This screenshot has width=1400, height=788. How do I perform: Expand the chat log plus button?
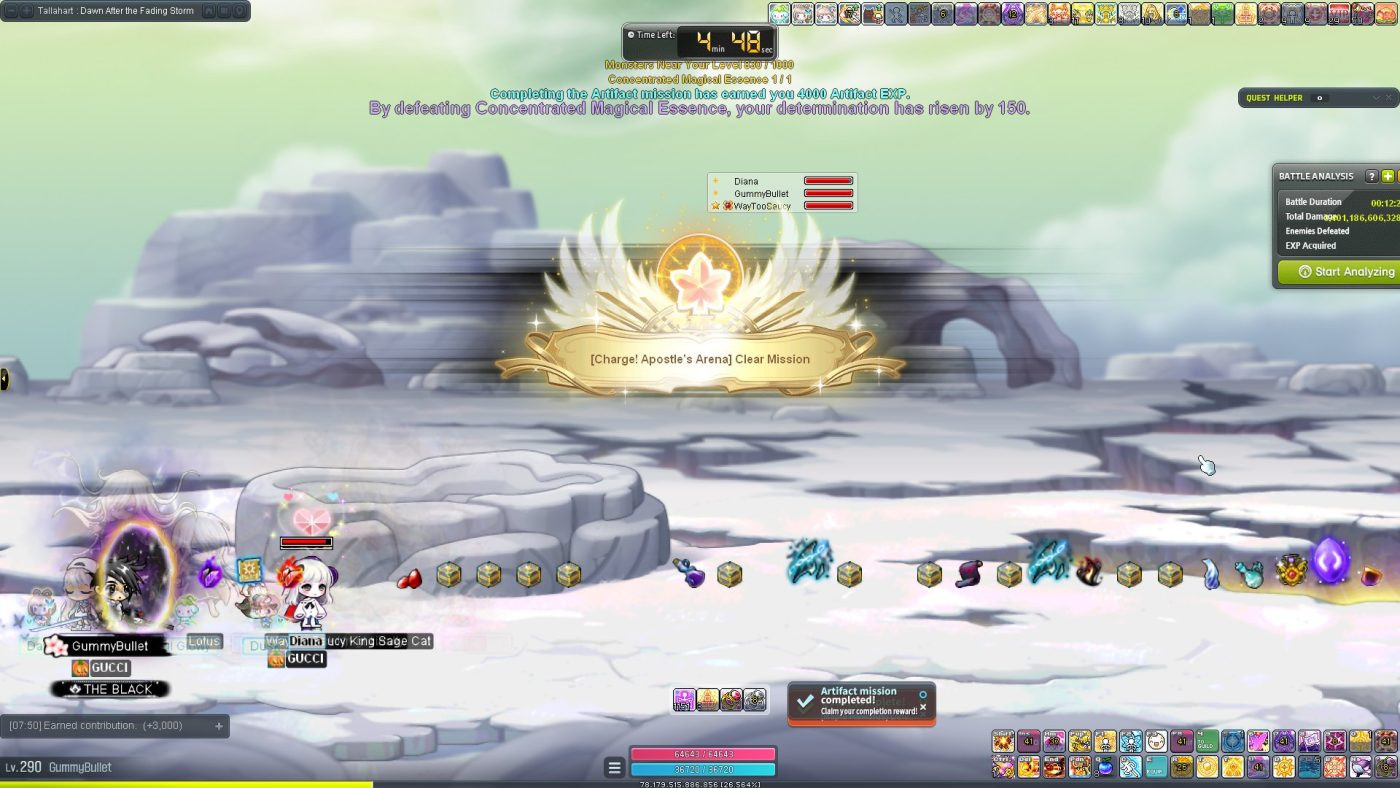click(x=219, y=726)
